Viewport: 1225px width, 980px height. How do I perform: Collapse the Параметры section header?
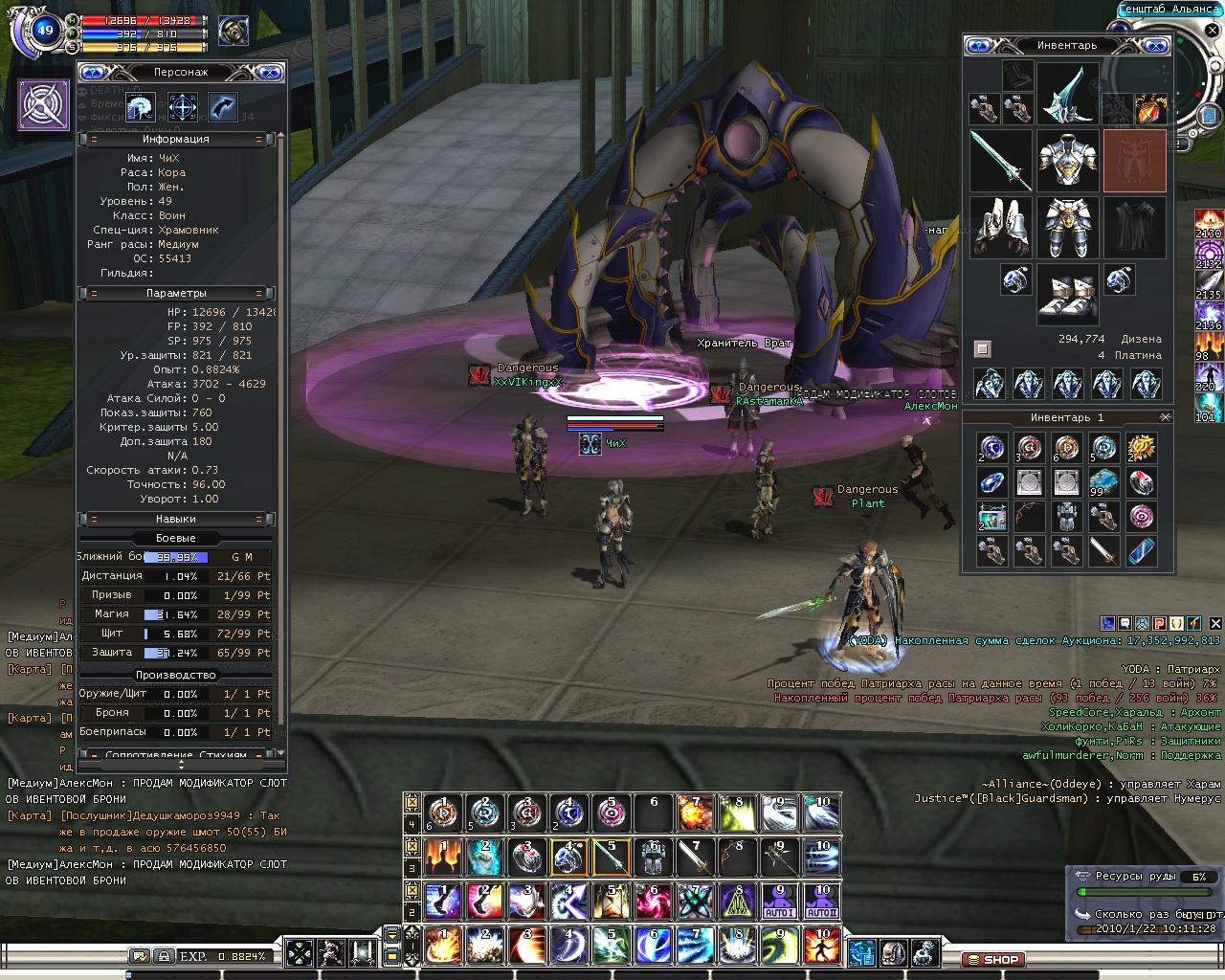coord(176,293)
